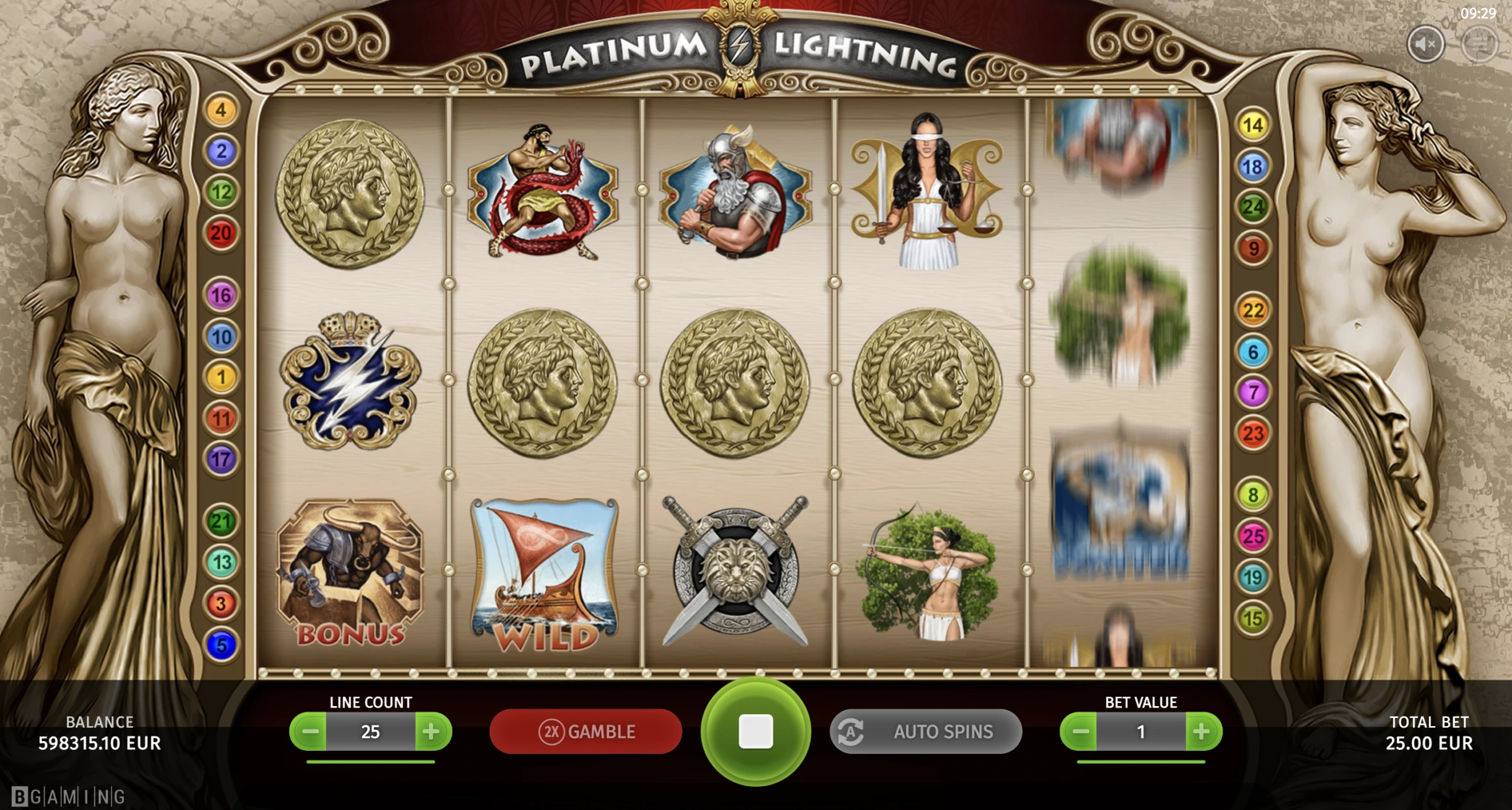This screenshot has height=810, width=1512.
Task: Select payline marker 20
Action: pyautogui.click(x=221, y=233)
